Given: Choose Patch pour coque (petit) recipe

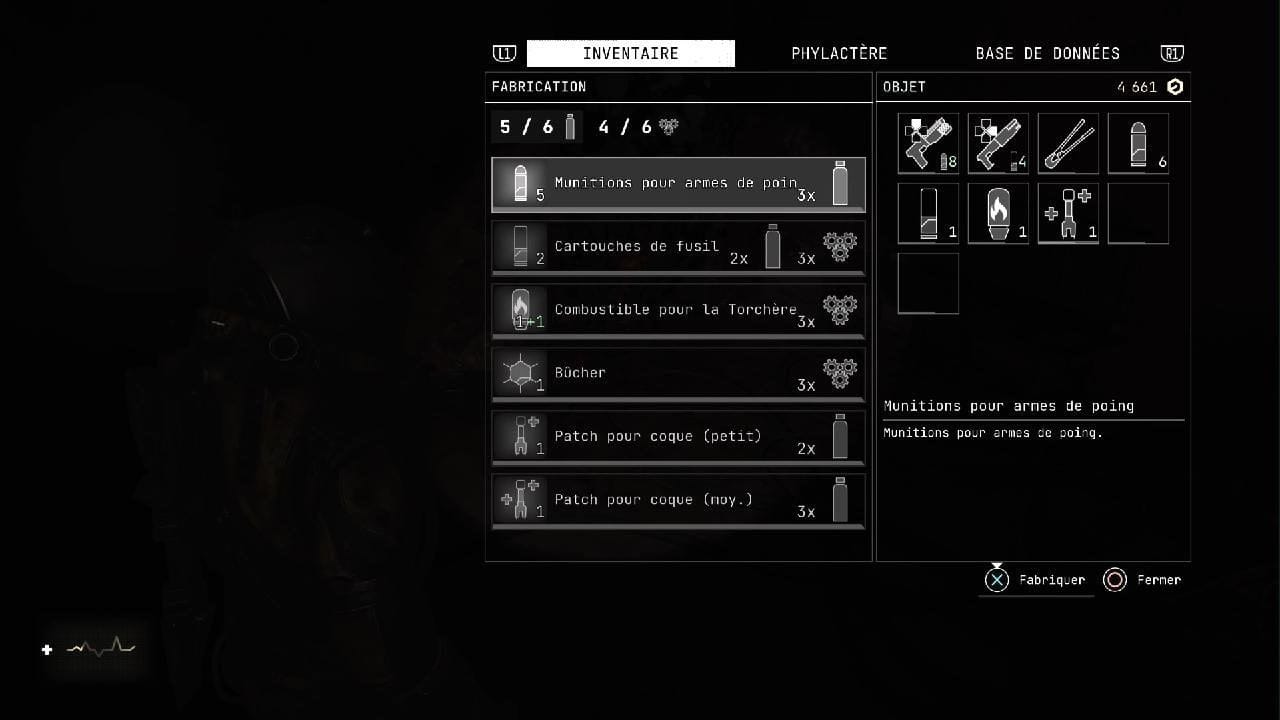Looking at the screenshot, I should tap(678, 437).
